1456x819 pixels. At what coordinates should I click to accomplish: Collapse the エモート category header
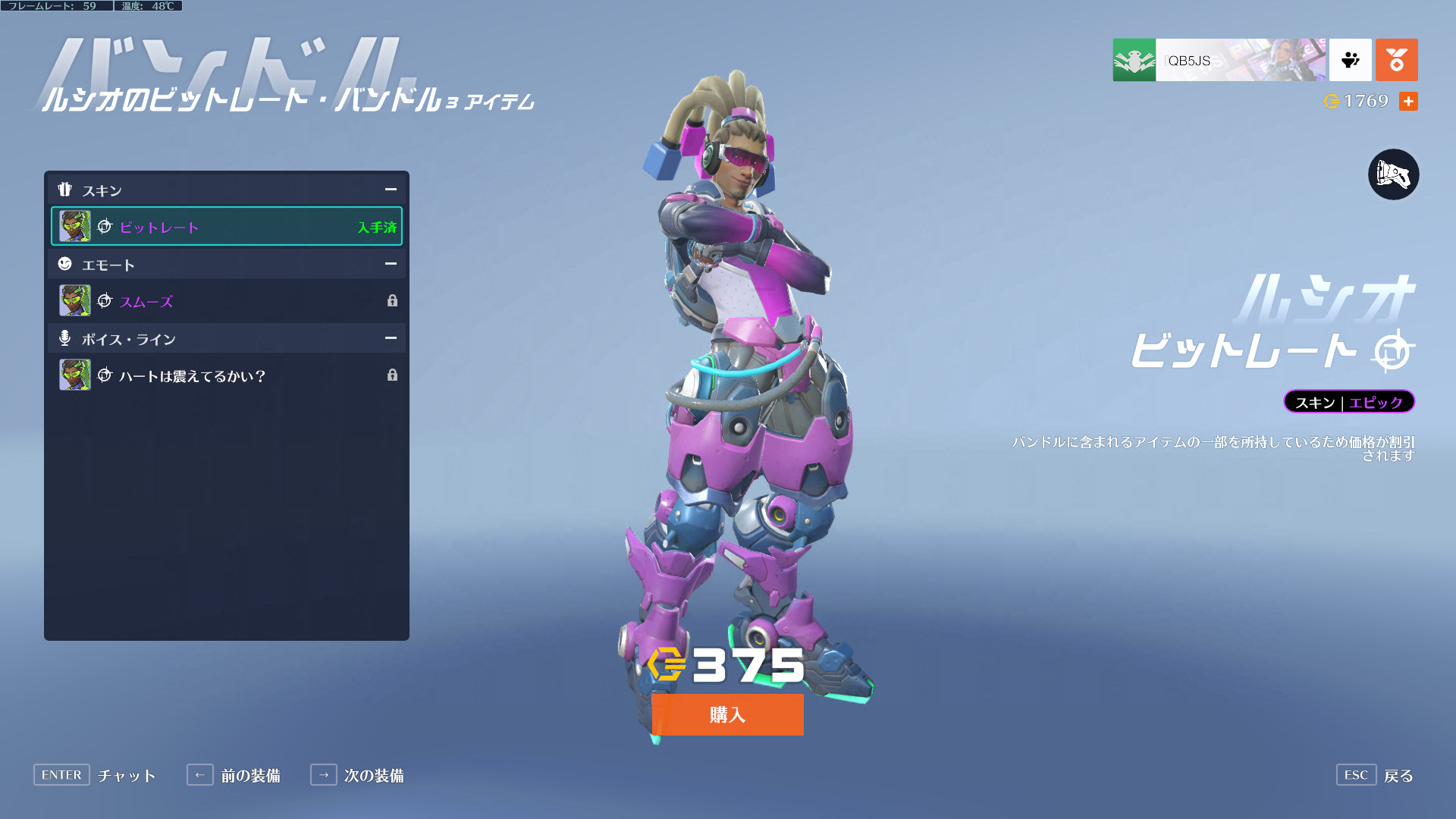pyautogui.click(x=391, y=264)
